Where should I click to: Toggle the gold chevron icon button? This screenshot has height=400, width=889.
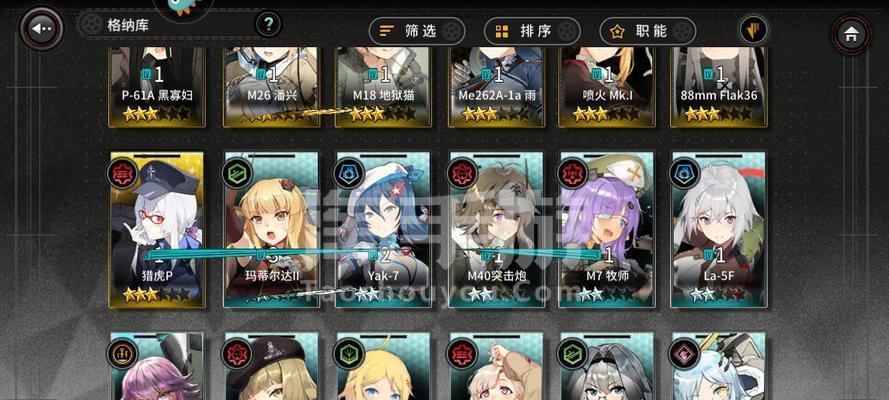pos(753,31)
